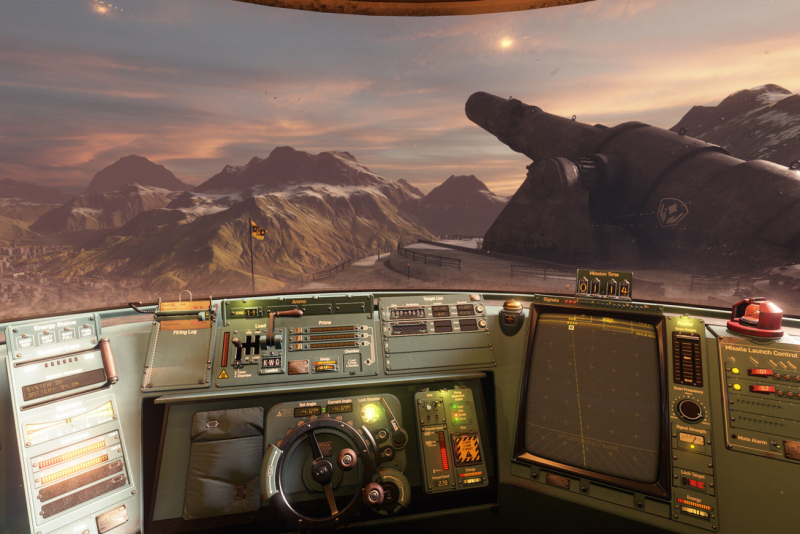This screenshot has height=534, width=800.
Task: Tap the red alarm dome light
Action: [x=756, y=314]
